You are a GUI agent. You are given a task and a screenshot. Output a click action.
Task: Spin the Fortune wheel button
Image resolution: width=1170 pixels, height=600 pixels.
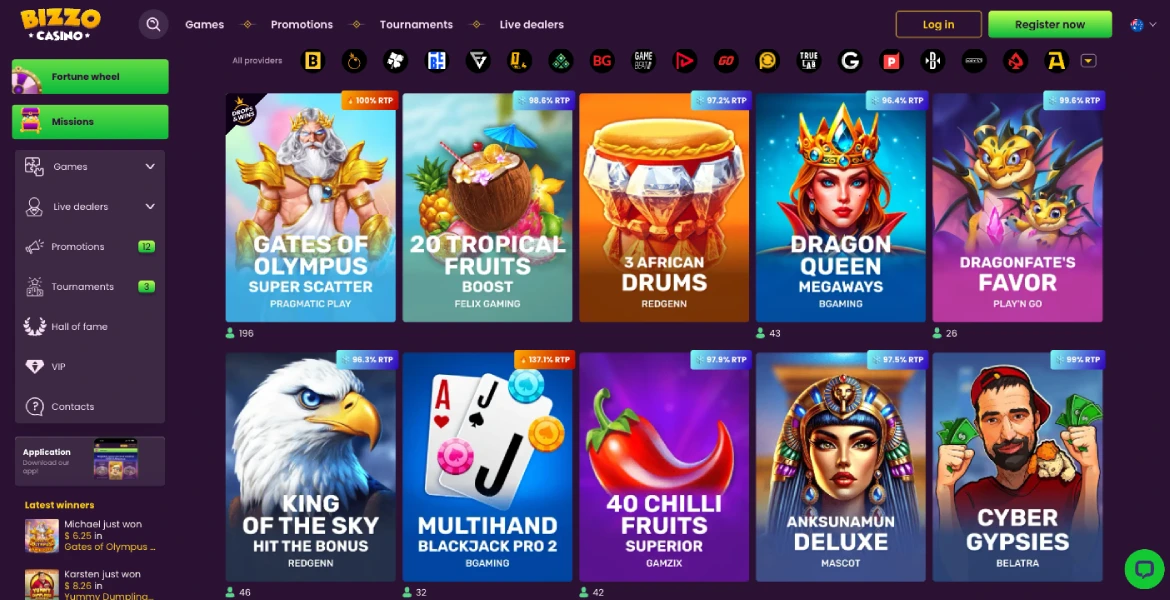pyautogui.click(x=90, y=77)
